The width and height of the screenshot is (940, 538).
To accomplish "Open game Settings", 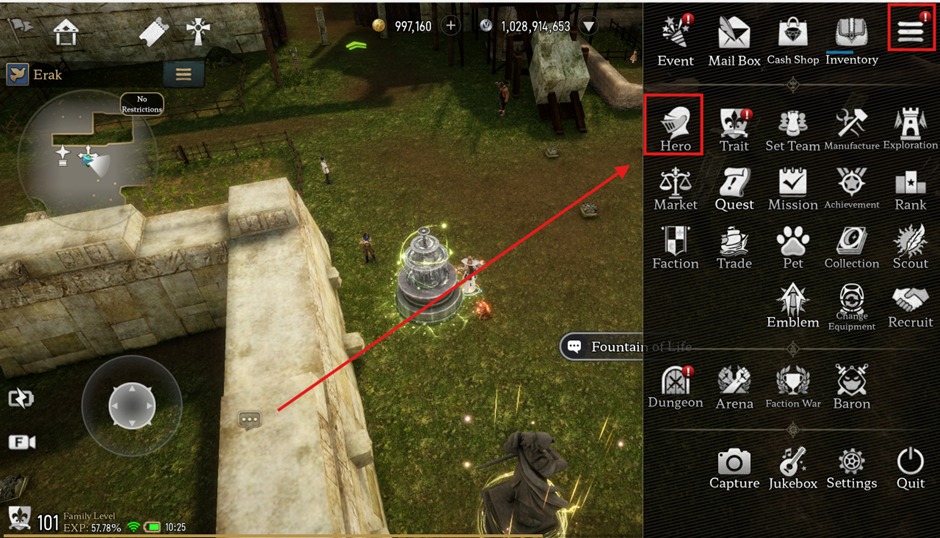I will click(851, 467).
